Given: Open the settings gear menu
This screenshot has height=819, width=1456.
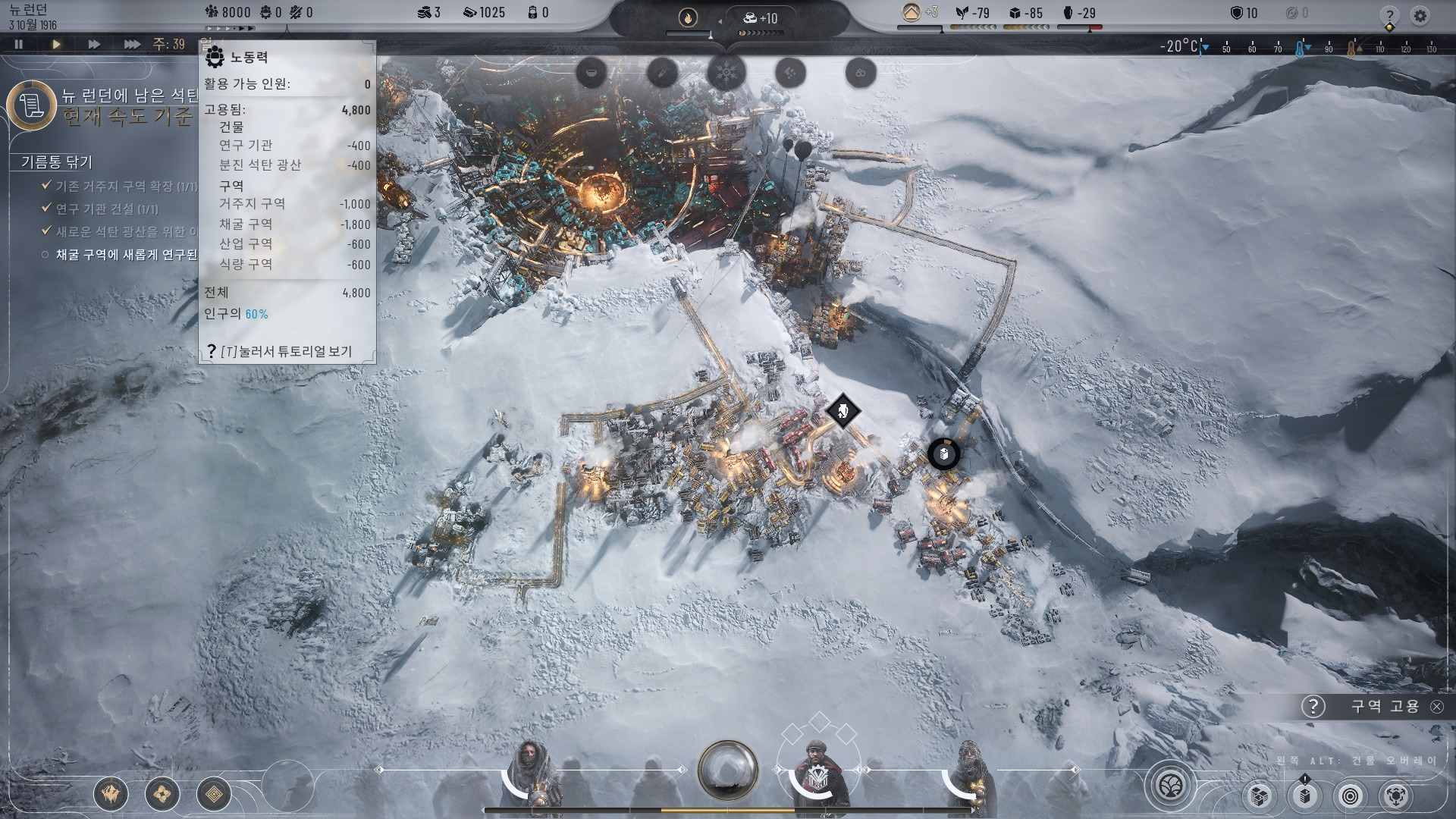Looking at the screenshot, I should point(1420,15).
